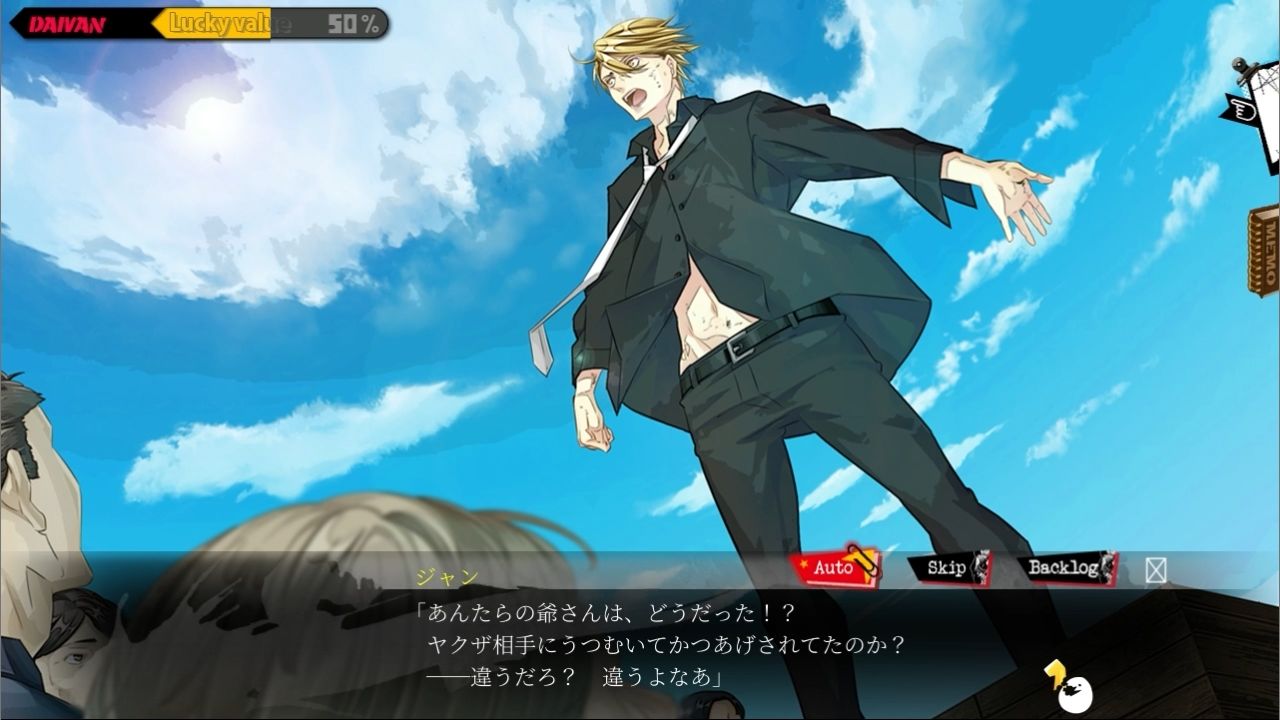The image size is (1280, 720).
Task: Click the Lucky value label banner
Action: (222, 20)
